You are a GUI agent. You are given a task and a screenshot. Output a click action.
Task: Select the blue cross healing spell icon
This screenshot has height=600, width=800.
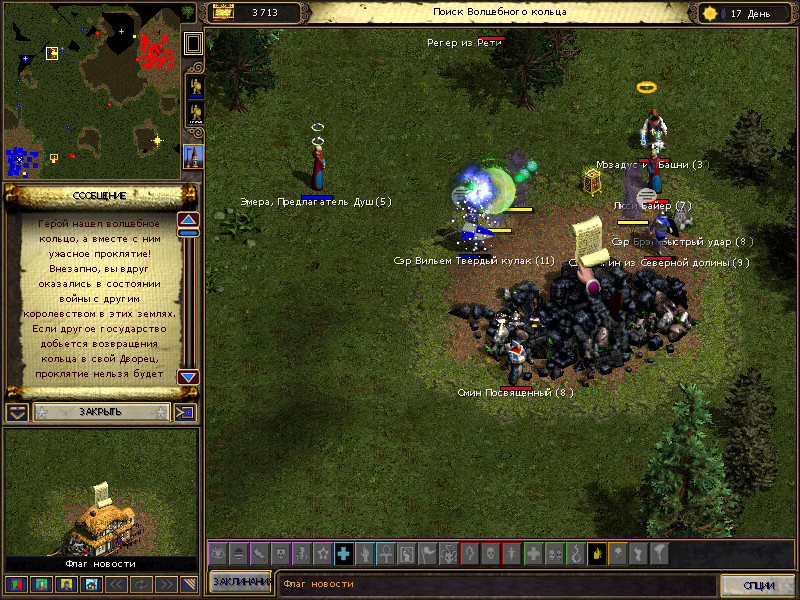343,552
